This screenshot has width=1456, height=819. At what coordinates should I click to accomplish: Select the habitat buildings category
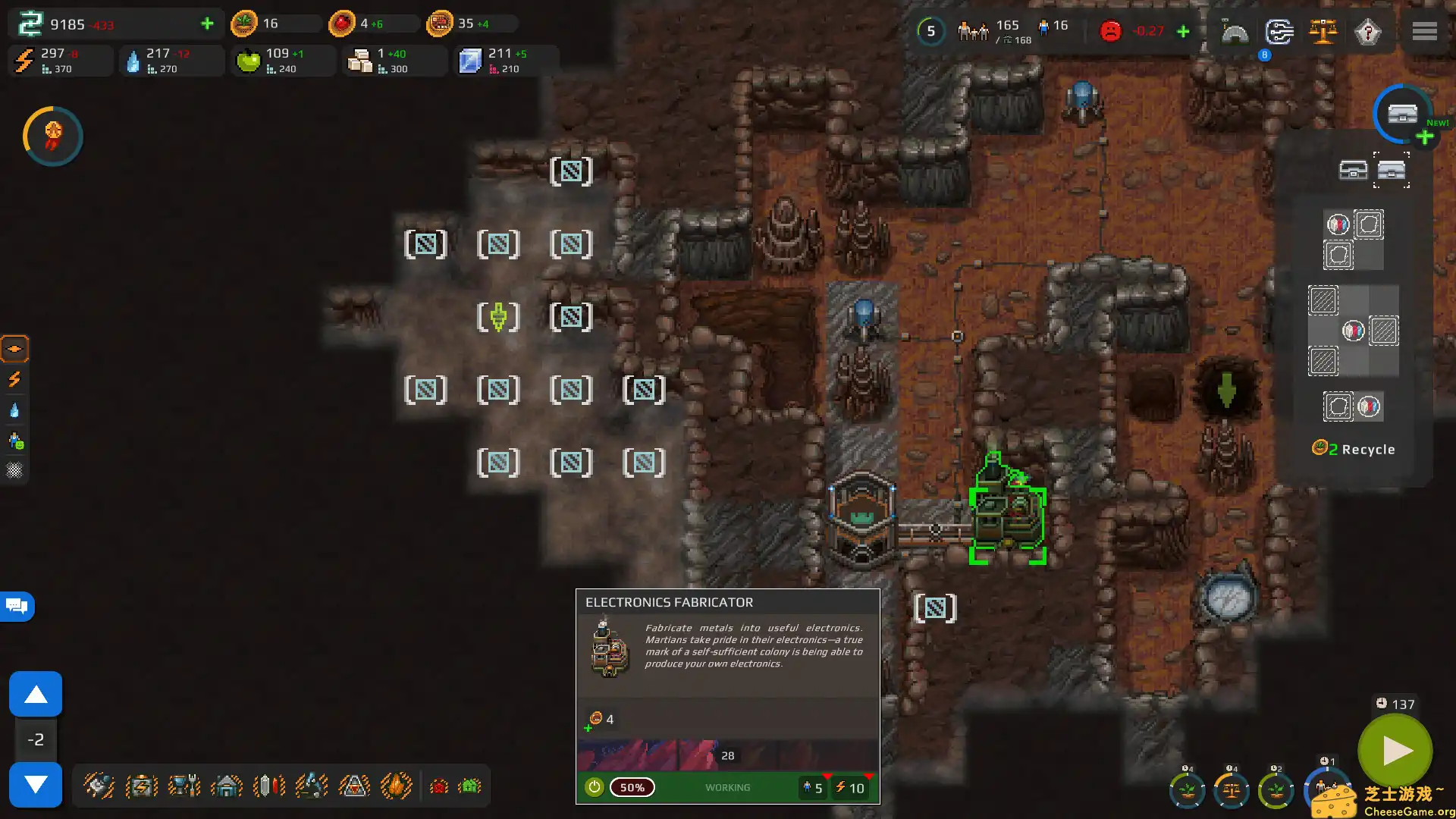pyautogui.click(x=226, y=786)
